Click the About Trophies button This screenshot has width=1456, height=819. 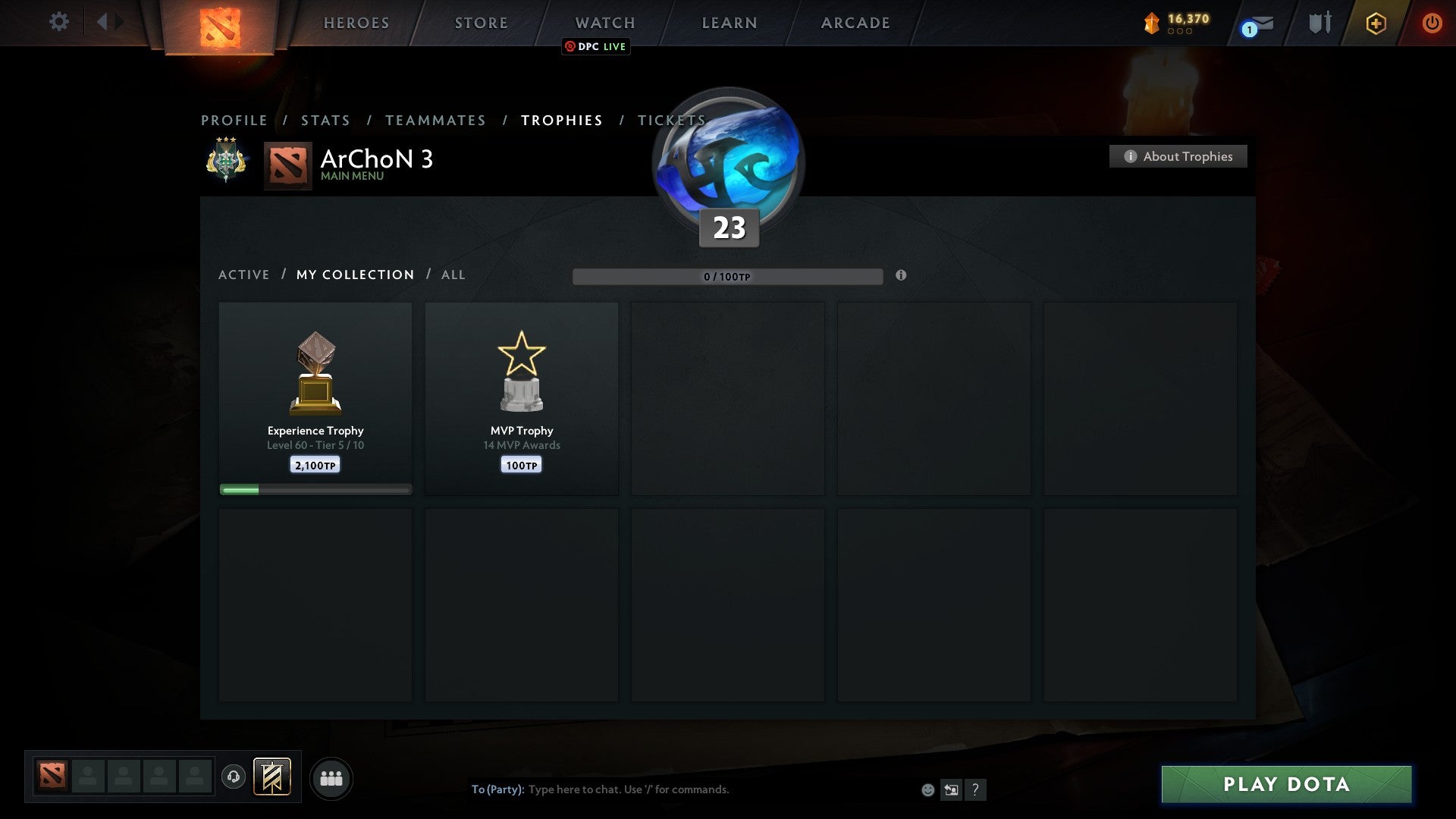click(1178, 156)
